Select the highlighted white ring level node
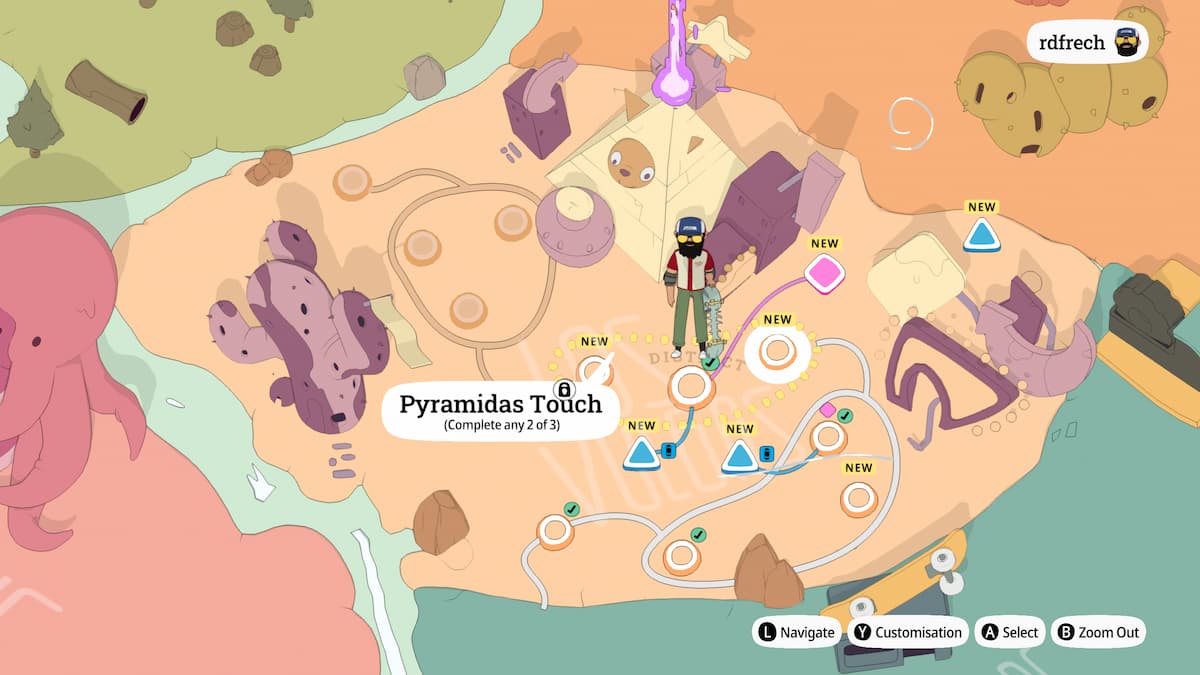Screen dimensions: 1200x675 click(x=777, y=351)
